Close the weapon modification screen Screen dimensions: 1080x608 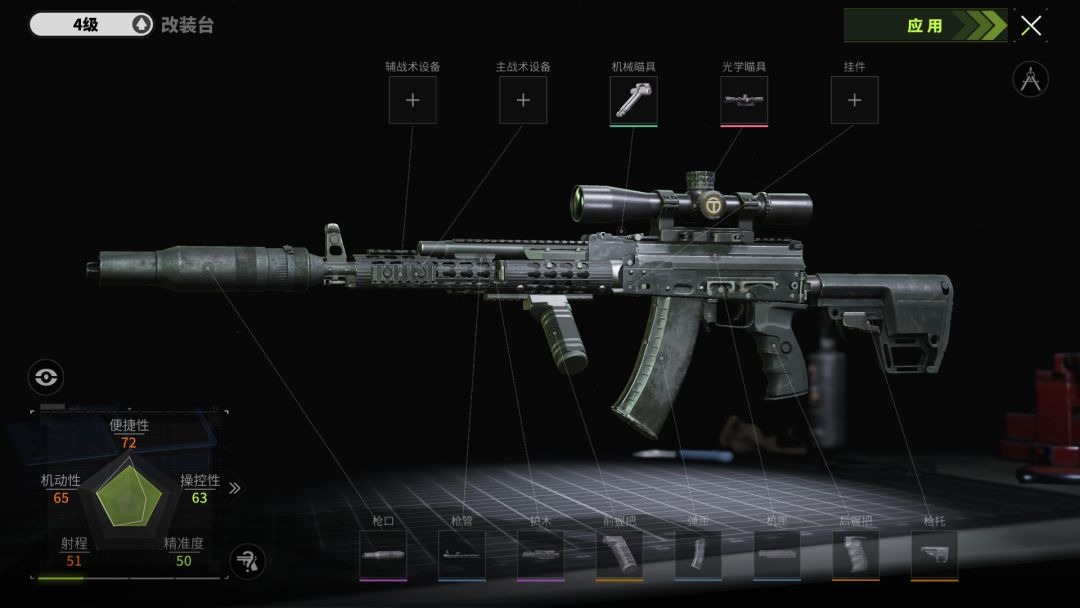click(1031, 26)
